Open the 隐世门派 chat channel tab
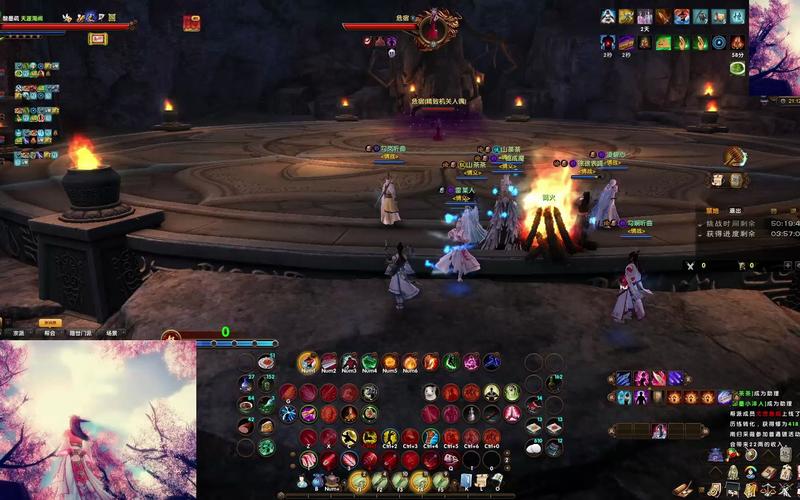The image size is (800, 500). coord(81,333)
